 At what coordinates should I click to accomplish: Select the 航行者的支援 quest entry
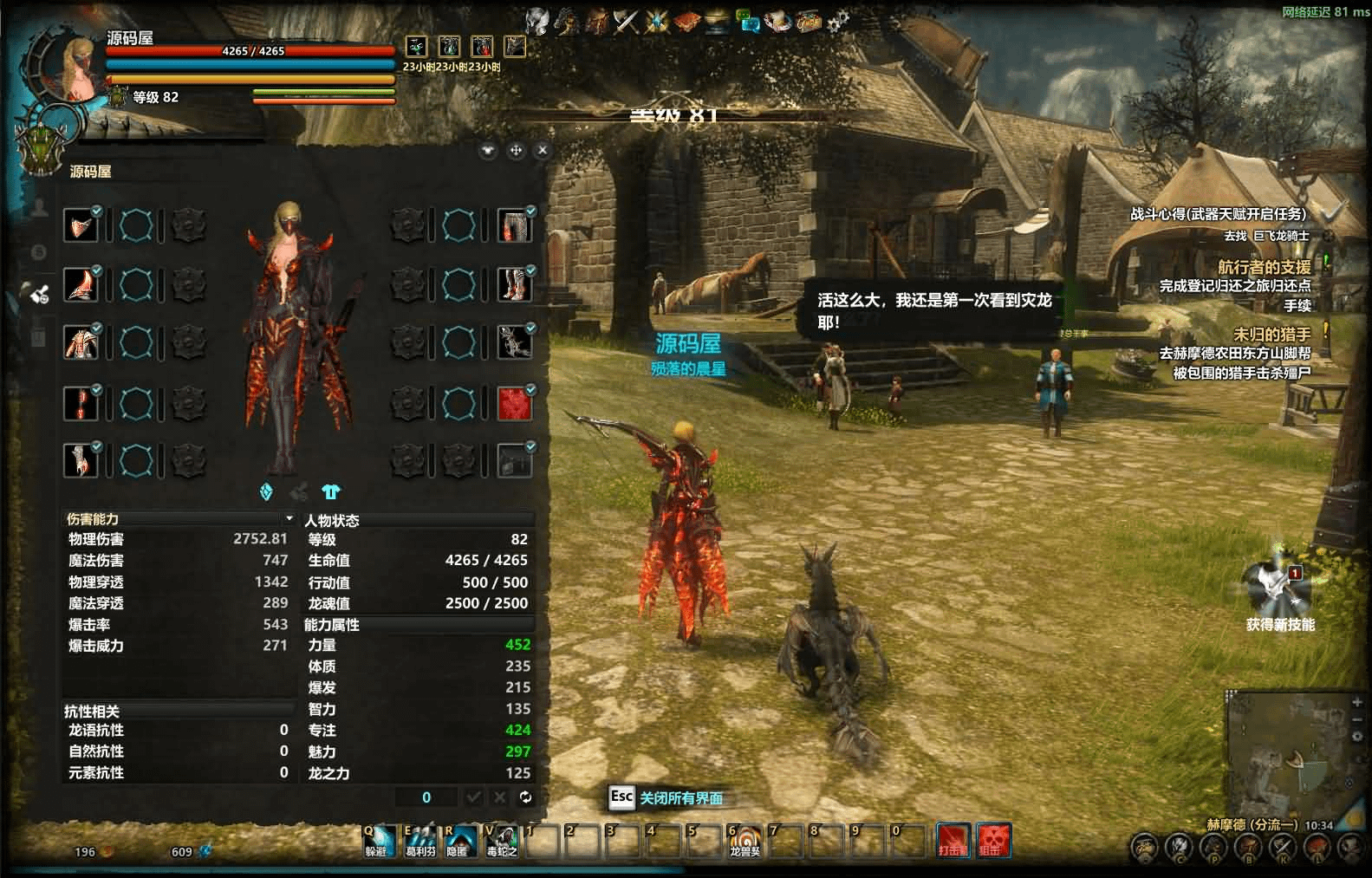click(1265, 267)
